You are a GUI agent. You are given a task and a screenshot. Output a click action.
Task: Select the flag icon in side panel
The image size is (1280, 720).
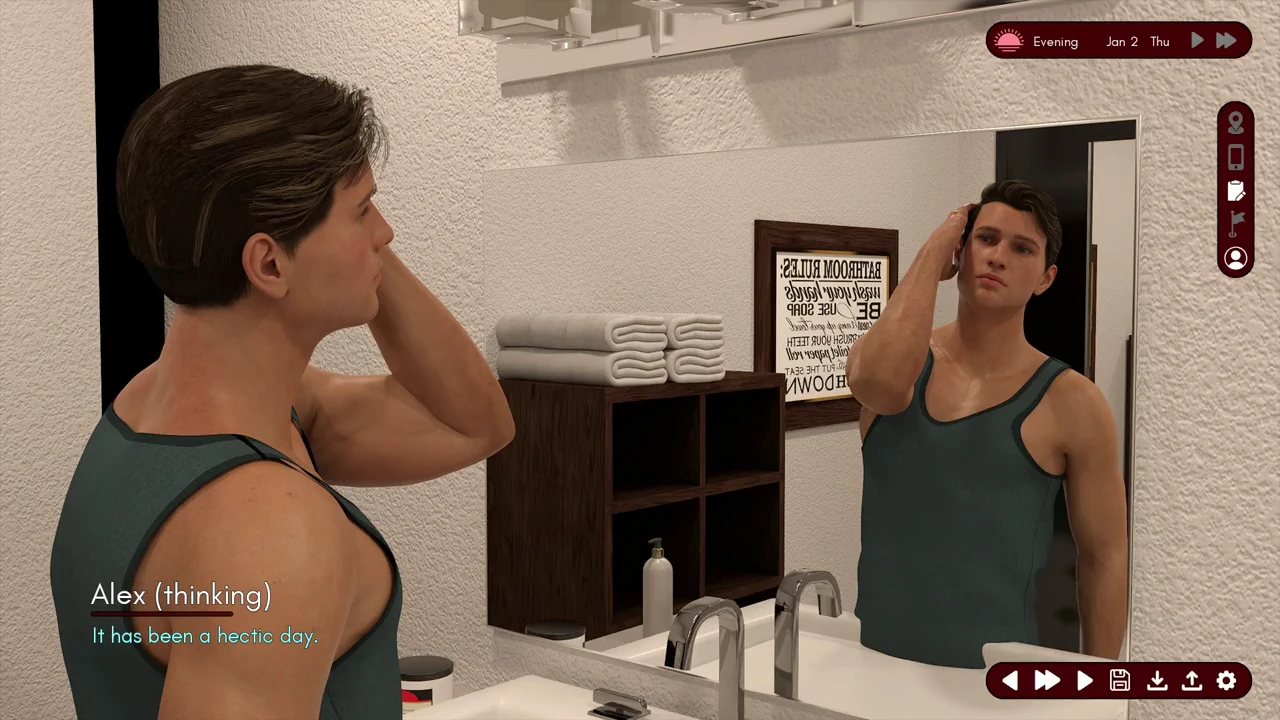[x=1236, y=224]
